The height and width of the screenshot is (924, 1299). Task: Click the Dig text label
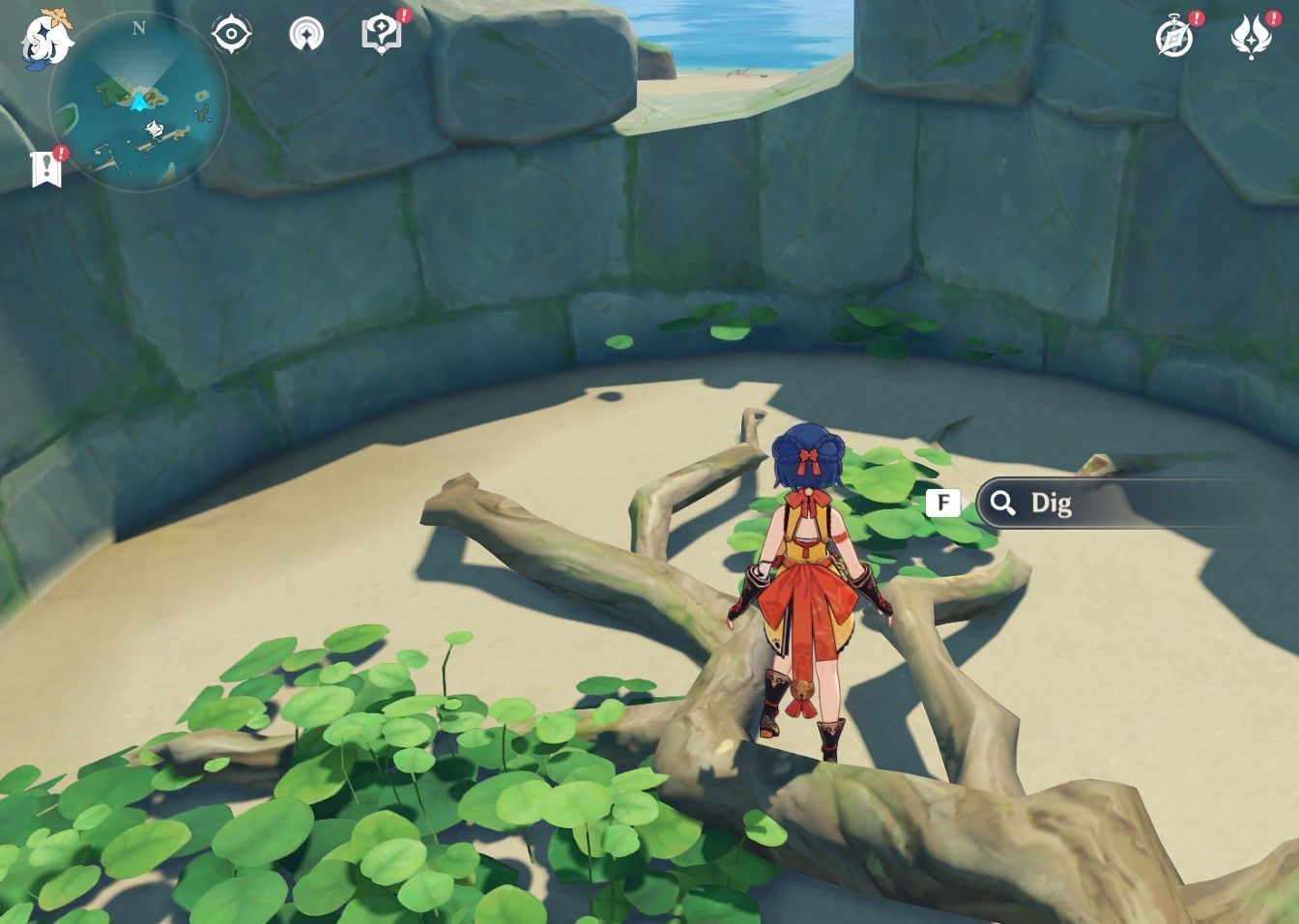1053,504
